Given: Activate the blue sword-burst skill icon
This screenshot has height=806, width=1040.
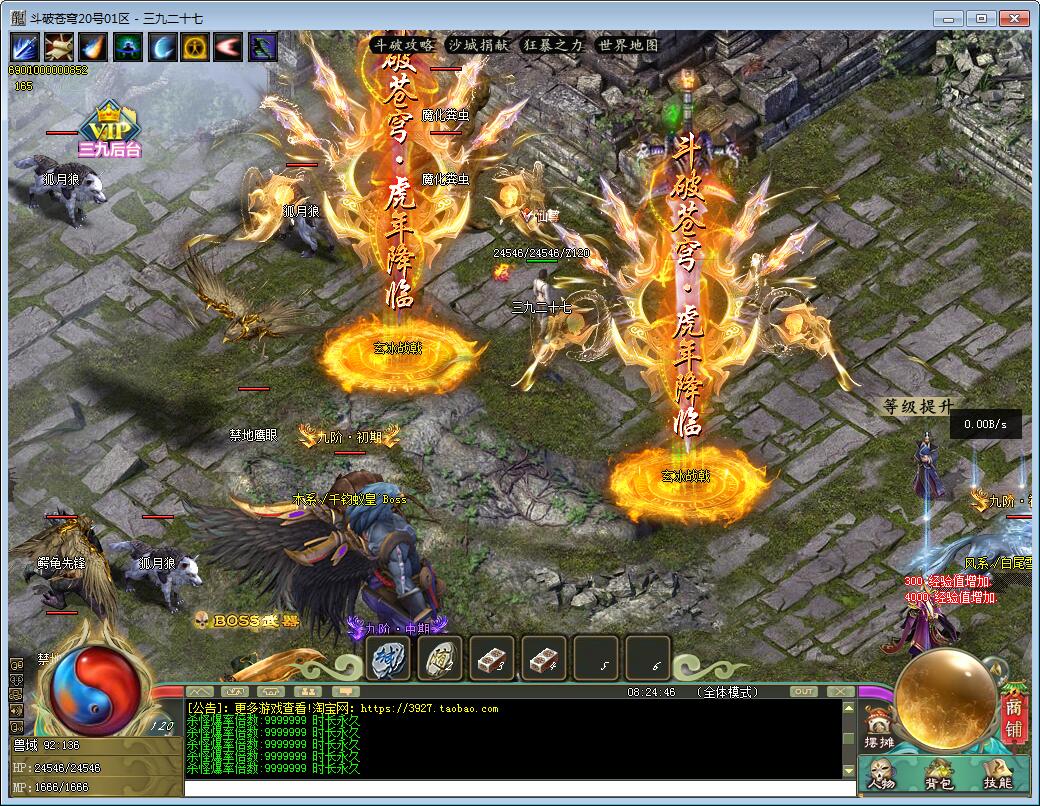Looking at the screenshot, I should 25,47.
